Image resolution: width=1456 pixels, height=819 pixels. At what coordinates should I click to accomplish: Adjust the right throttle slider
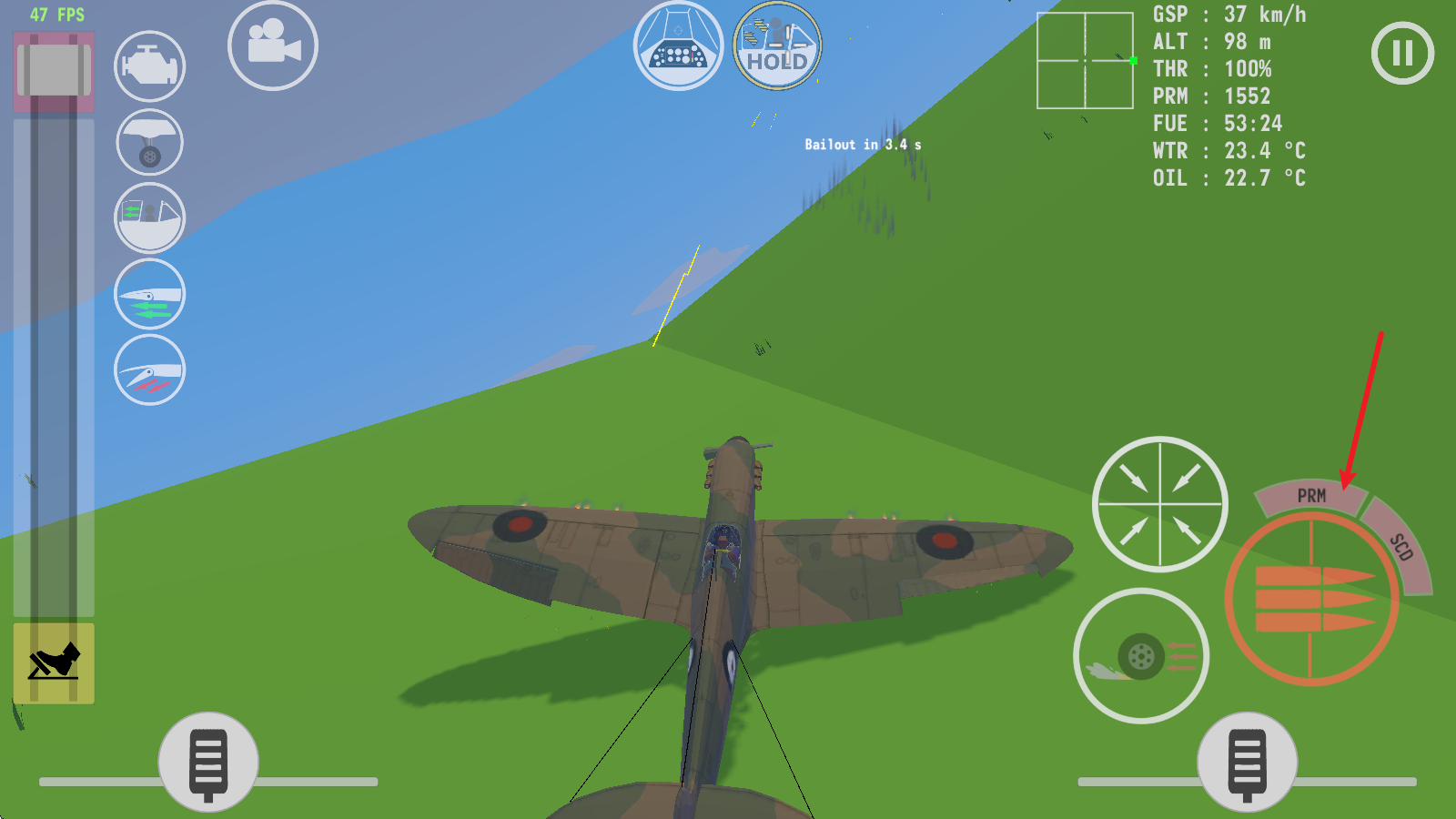pos(1247,763)
